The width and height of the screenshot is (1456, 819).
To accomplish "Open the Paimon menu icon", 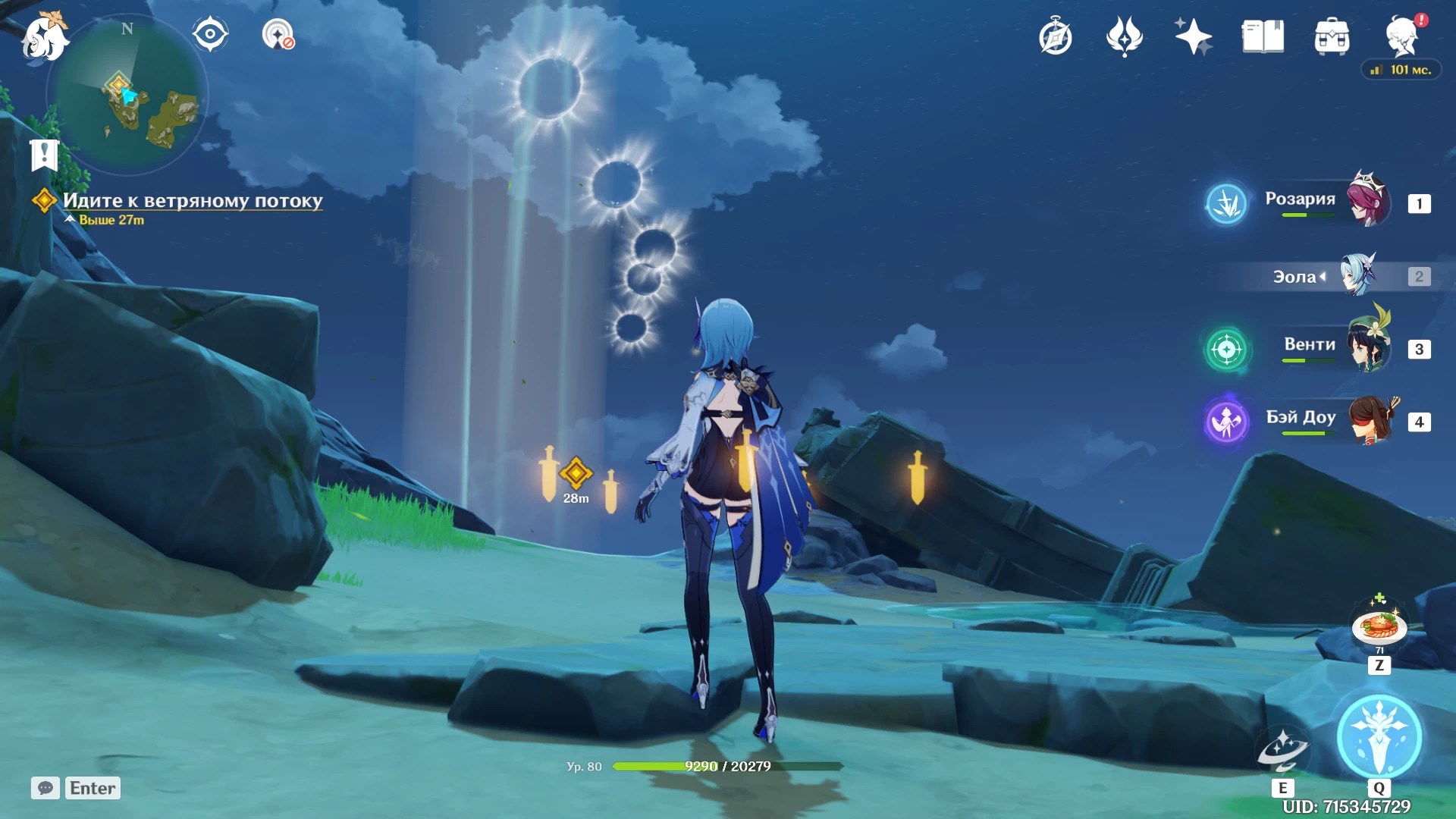I will point(44,38).
